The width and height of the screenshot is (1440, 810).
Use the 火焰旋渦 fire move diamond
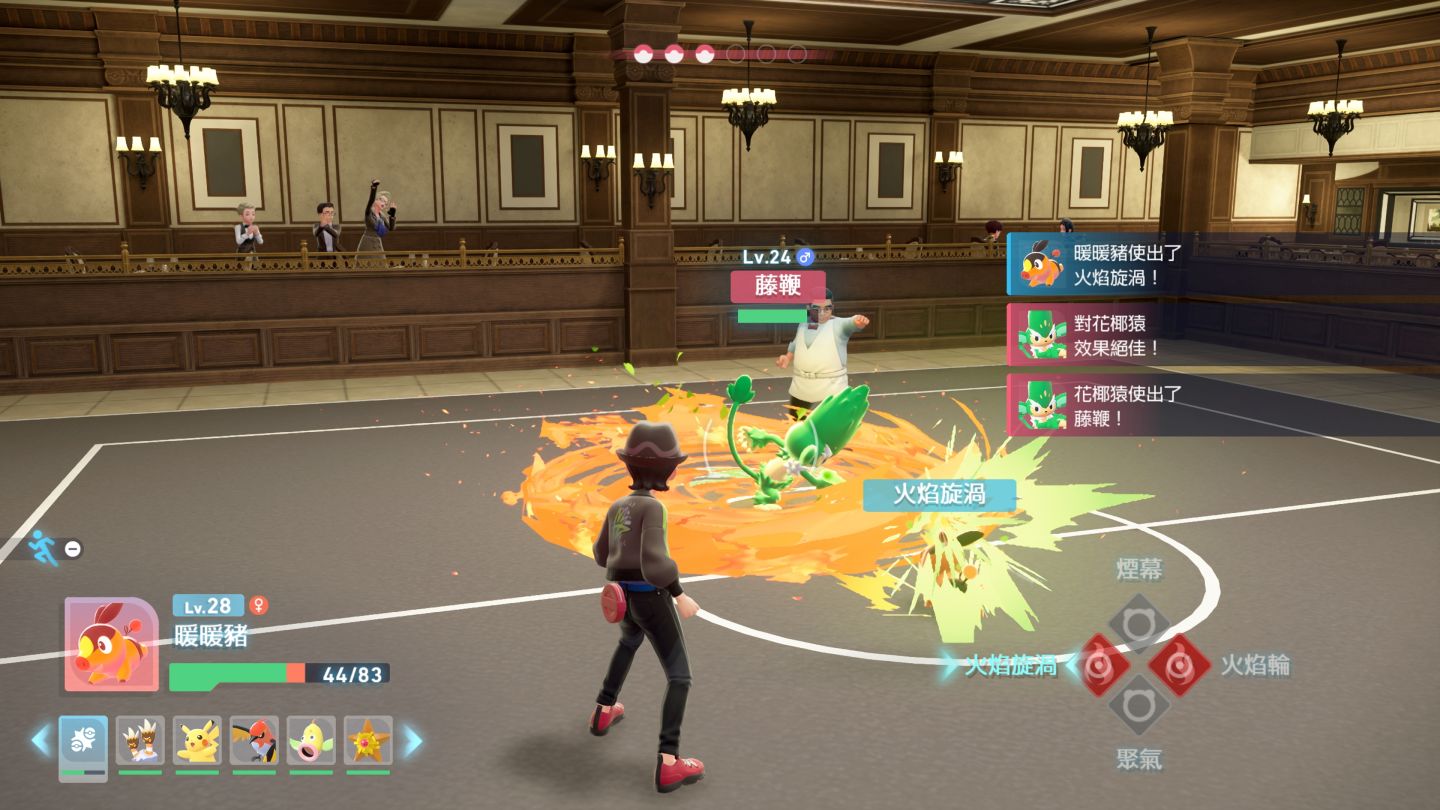pyautogui.click(x=1098, y=665)
